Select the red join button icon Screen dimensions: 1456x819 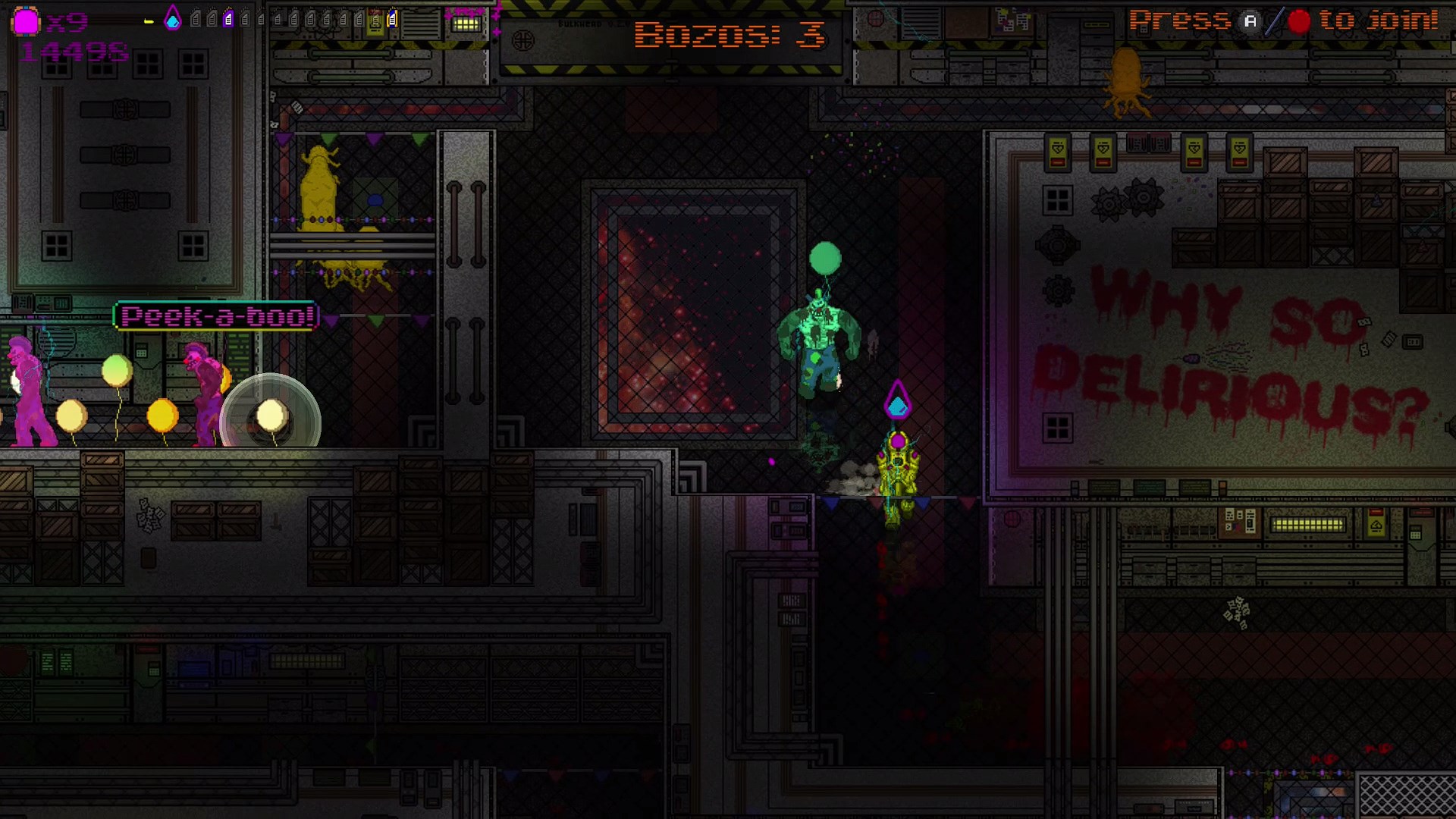click(1300, 21)
